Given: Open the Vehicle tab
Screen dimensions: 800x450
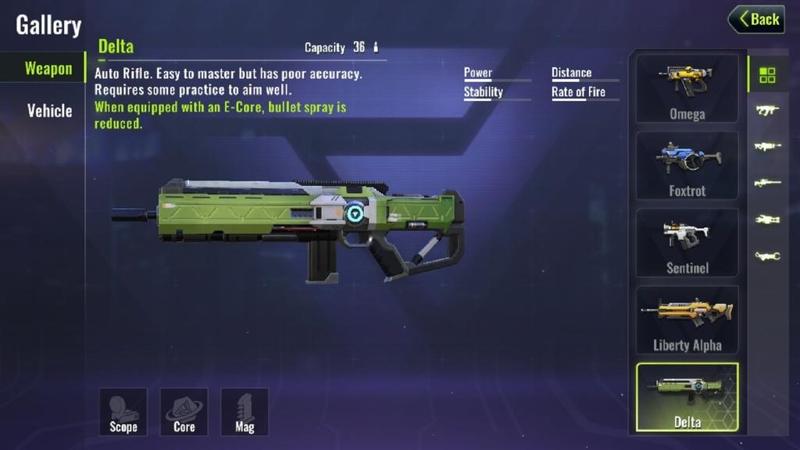Looking at the screenshot, I should 49,110.
